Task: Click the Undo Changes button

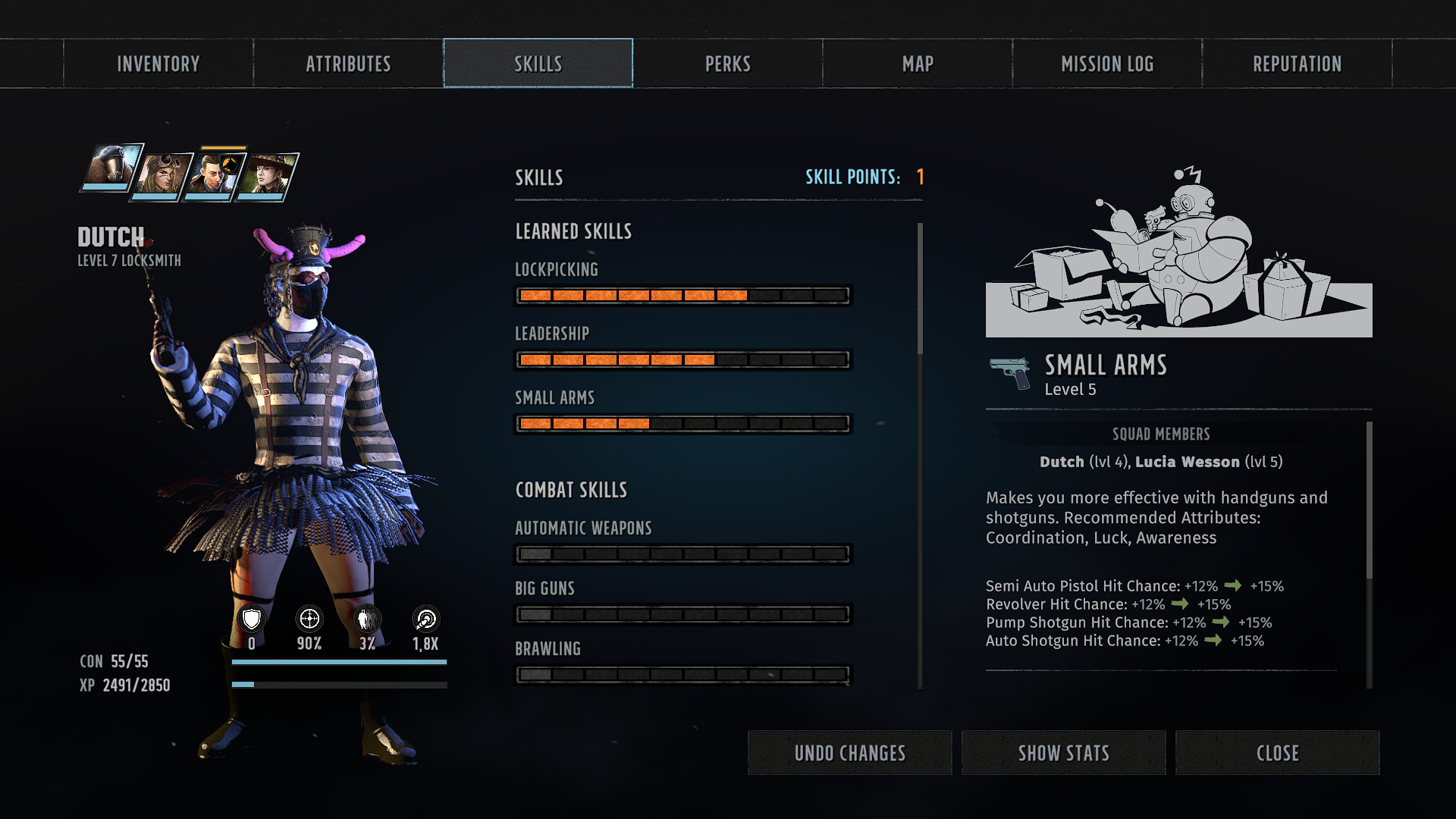Action: click(x=849, y=753)
